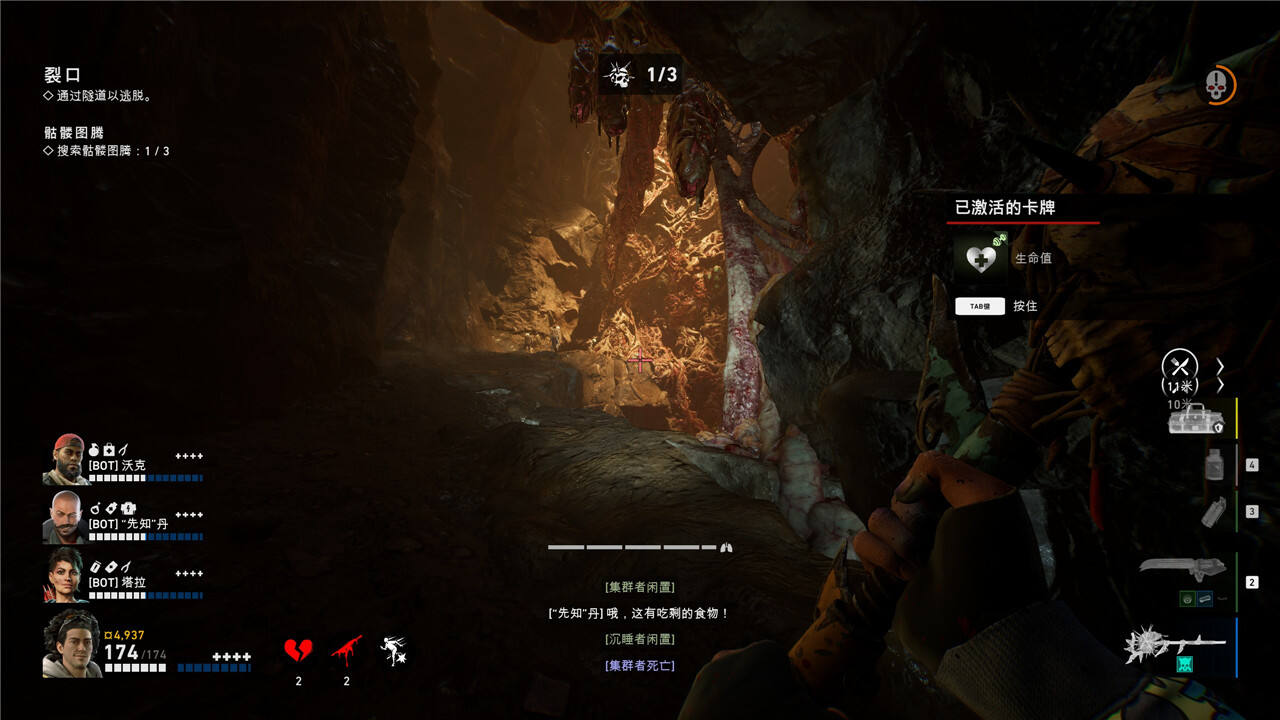The width and height of the screenshot is (1280, 720).
Task: Select bot Walker's teammate portrait
Action: coord(66,459)
